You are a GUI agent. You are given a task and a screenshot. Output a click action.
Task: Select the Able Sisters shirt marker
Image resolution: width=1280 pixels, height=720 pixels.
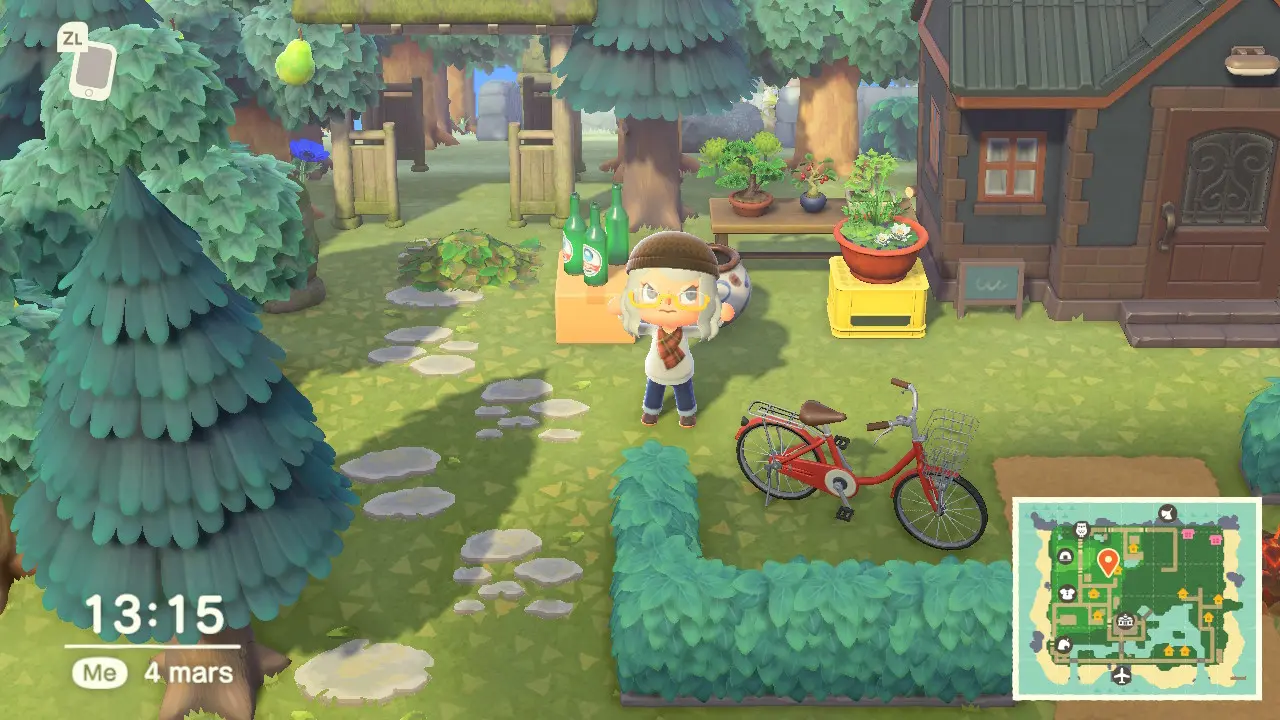point(1066,592)
